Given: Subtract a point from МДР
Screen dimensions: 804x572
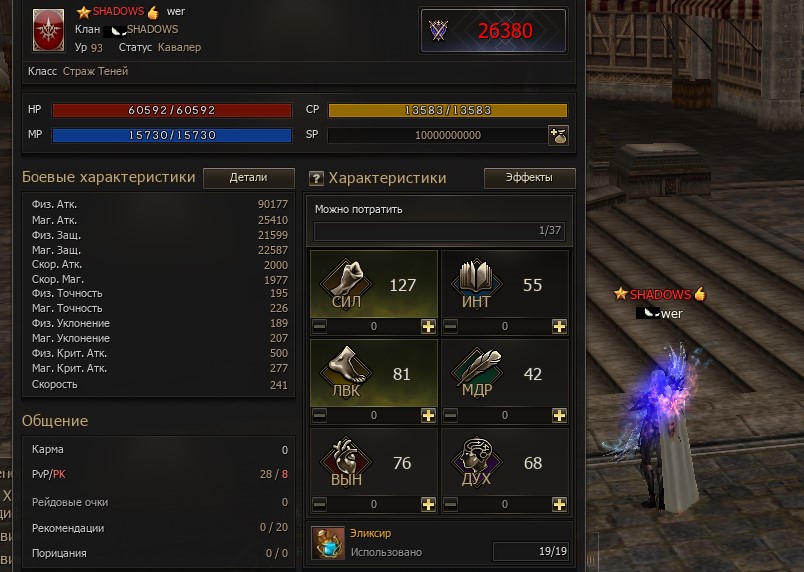Looking at the screenshot, I should (450, 415).
